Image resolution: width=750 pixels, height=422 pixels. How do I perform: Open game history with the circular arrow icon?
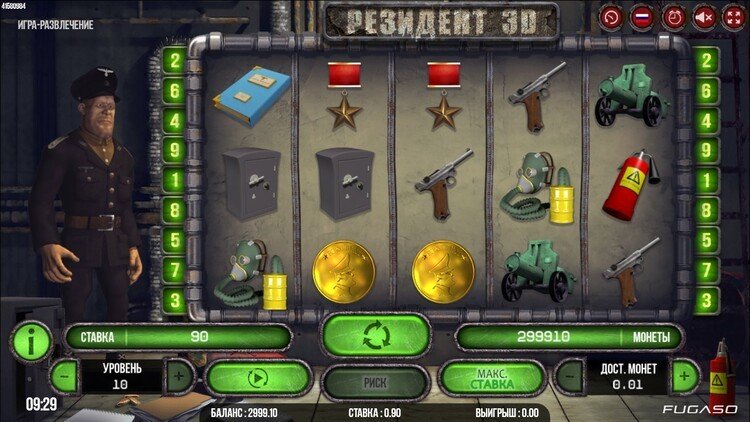pos(611,16)
